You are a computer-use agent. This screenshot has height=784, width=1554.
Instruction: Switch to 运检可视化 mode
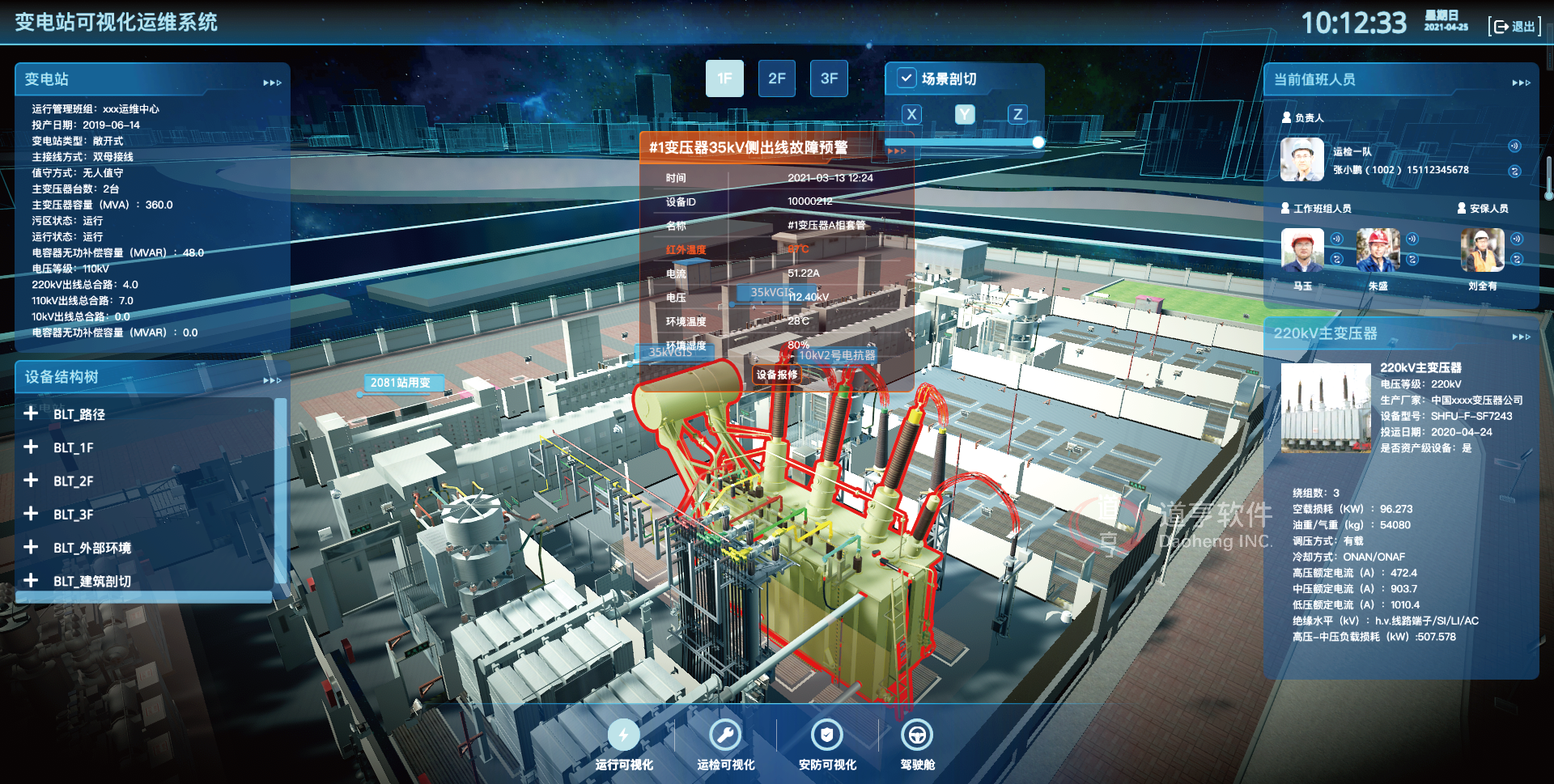725,735
